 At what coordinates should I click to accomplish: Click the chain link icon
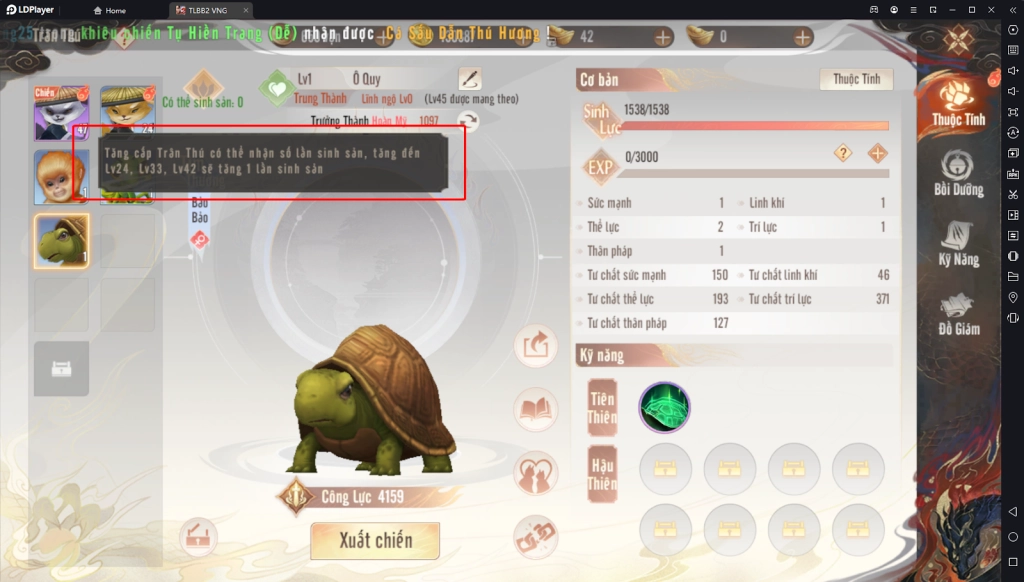(536, 538)
